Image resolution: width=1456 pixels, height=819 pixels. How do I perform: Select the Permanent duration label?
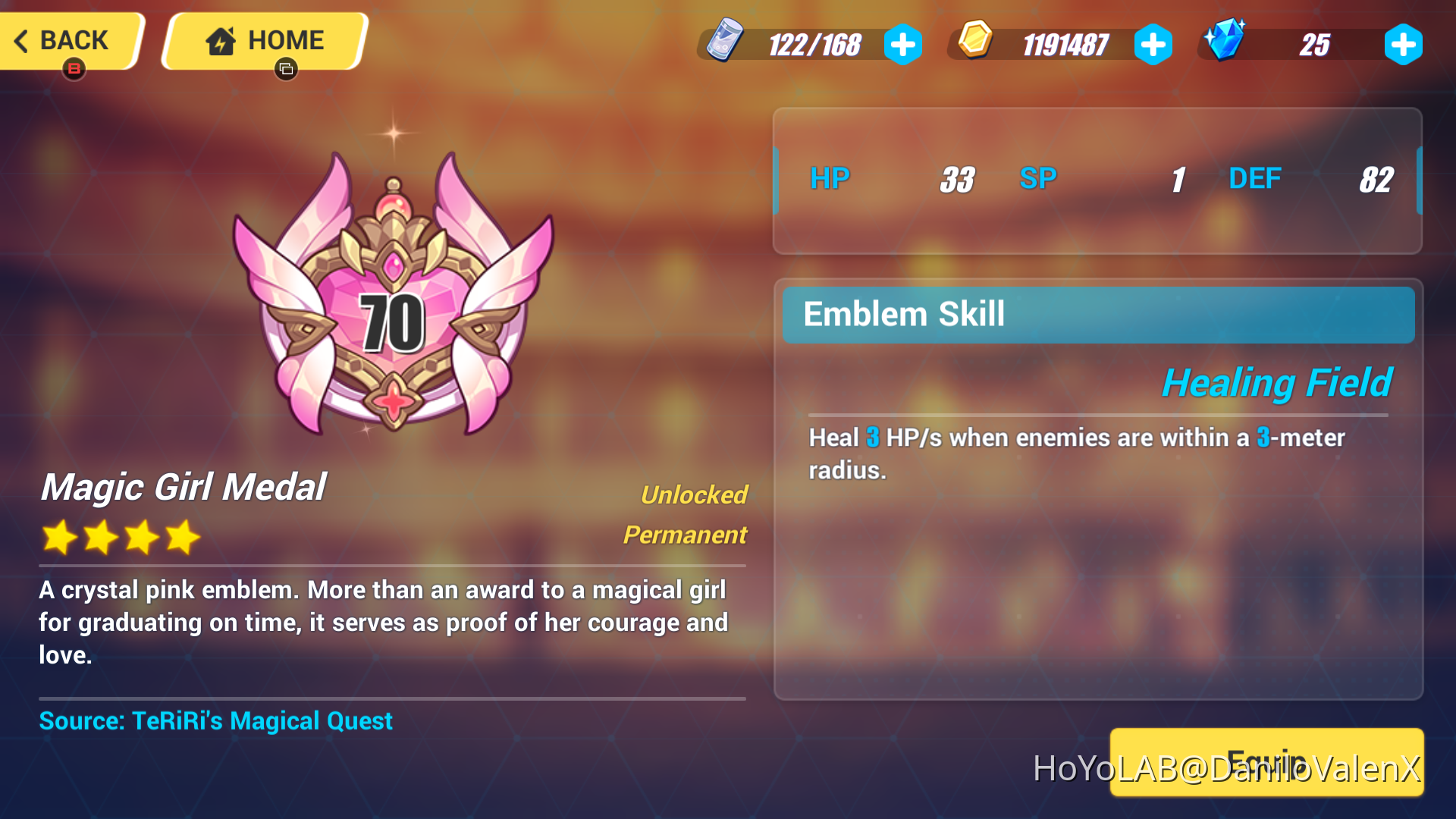tap(684, 535)
